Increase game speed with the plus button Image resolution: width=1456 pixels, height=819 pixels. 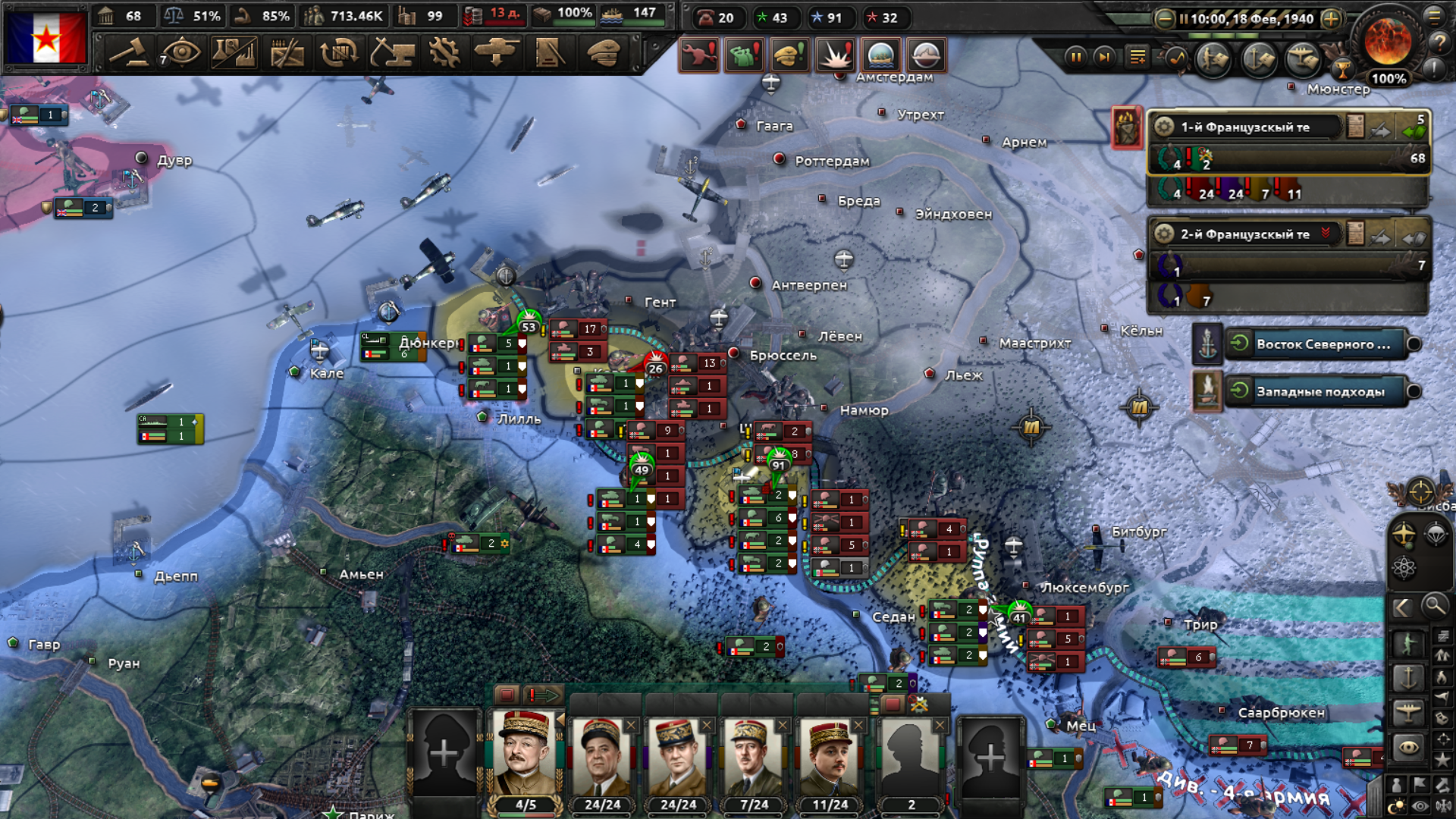coord(1331,19)
